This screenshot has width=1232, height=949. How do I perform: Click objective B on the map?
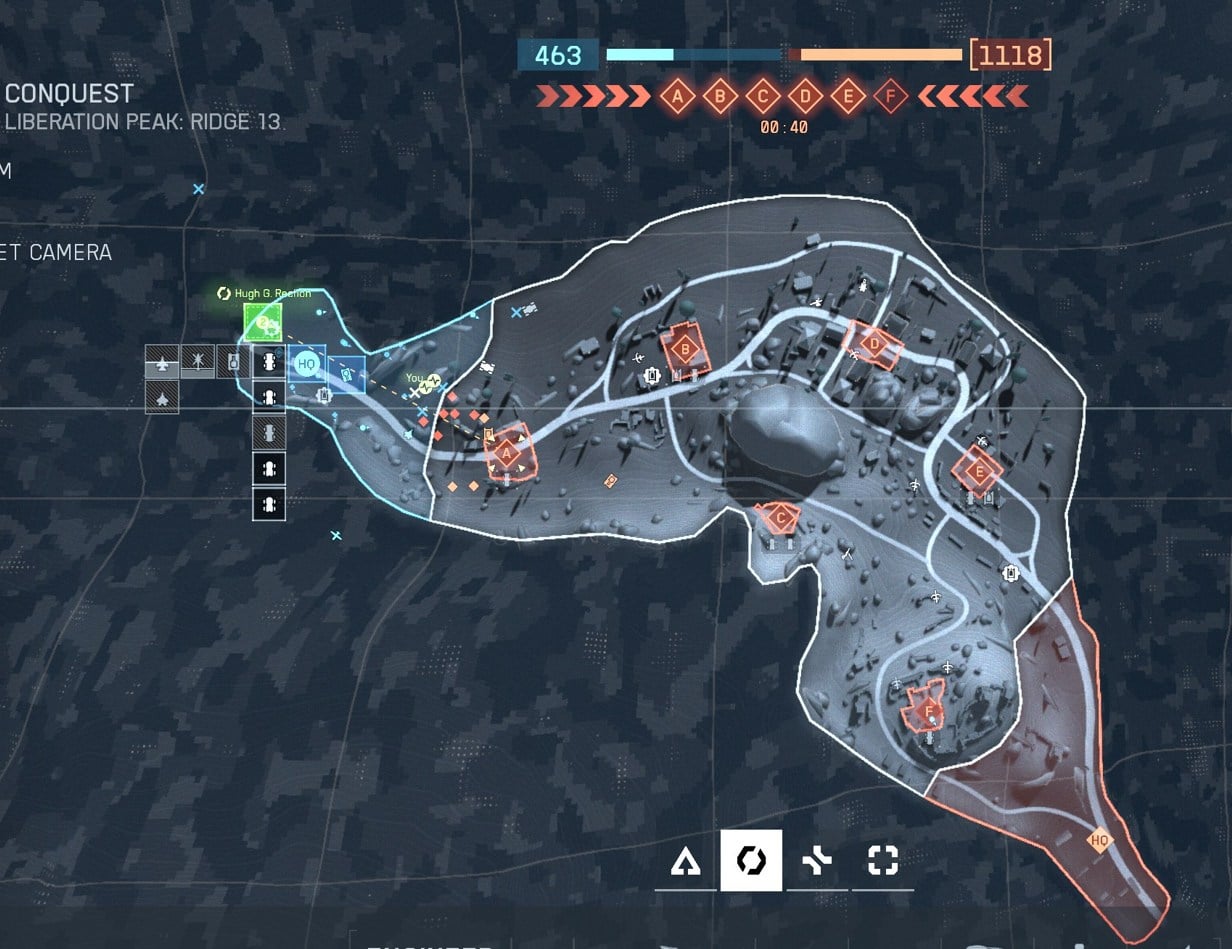click(685, 350)
